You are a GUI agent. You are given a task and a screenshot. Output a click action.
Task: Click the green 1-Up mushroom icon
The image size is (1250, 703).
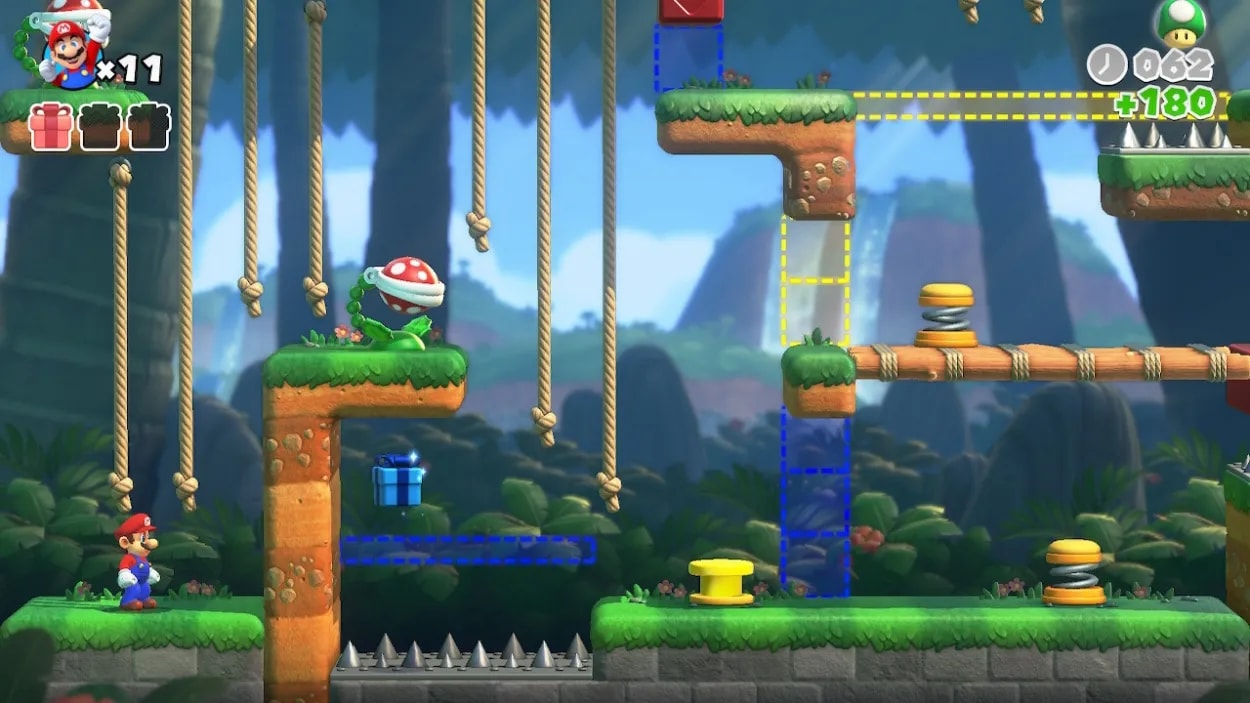(x=1180, y=22)
